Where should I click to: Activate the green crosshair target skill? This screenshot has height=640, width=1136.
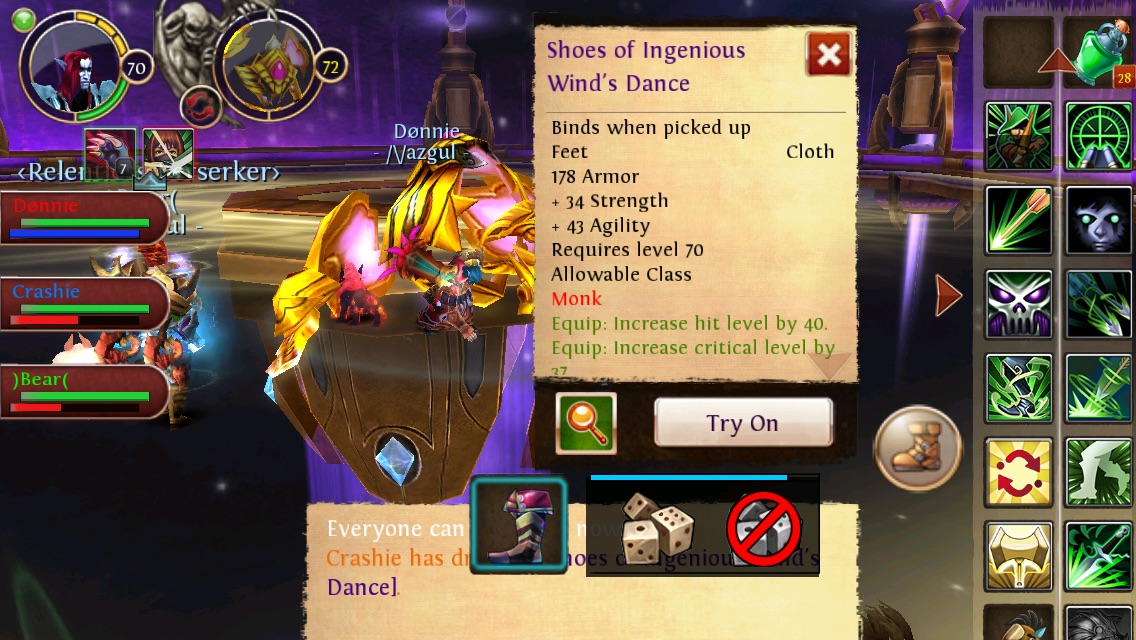pyautogui.click(x=1098, y=136)
